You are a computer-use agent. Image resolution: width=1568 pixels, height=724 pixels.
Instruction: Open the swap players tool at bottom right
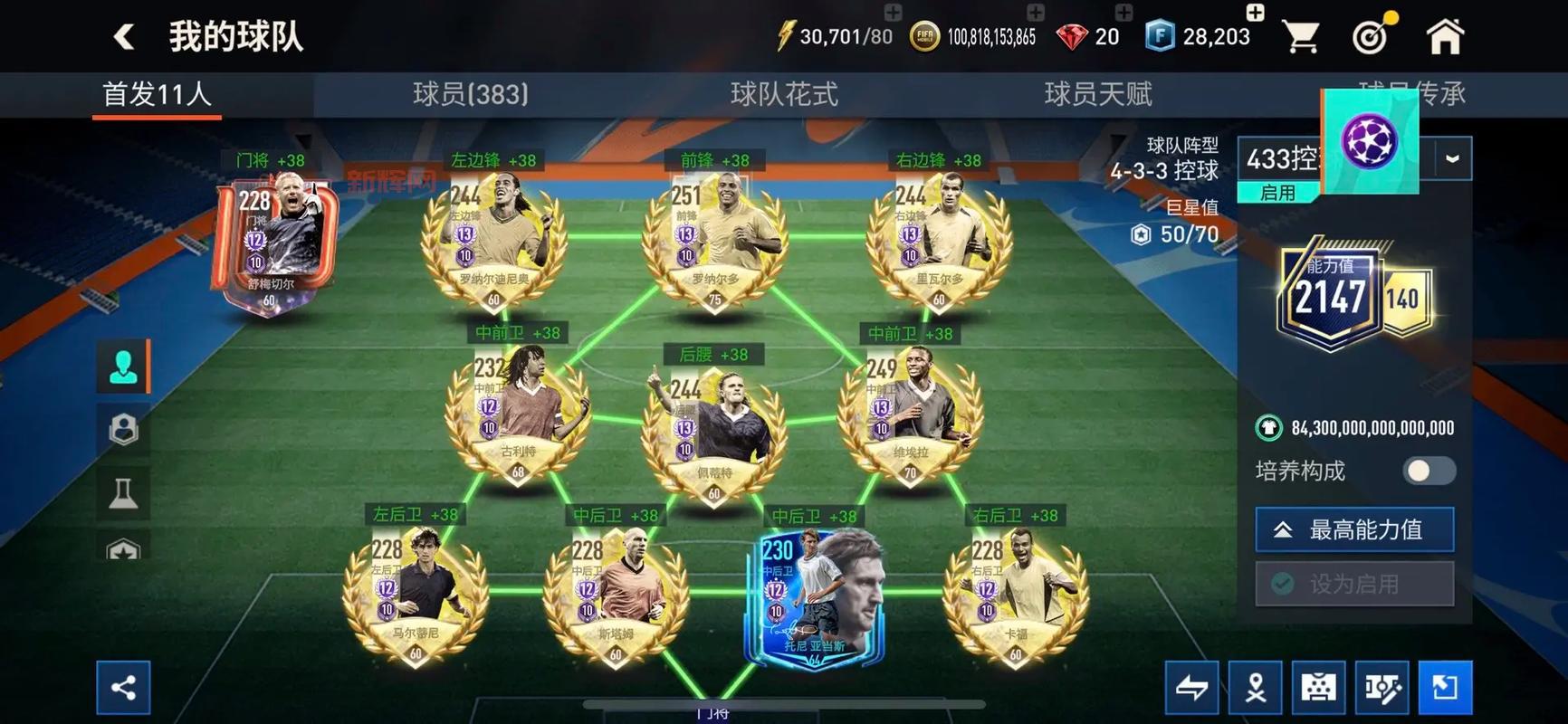click(1190, 686)
